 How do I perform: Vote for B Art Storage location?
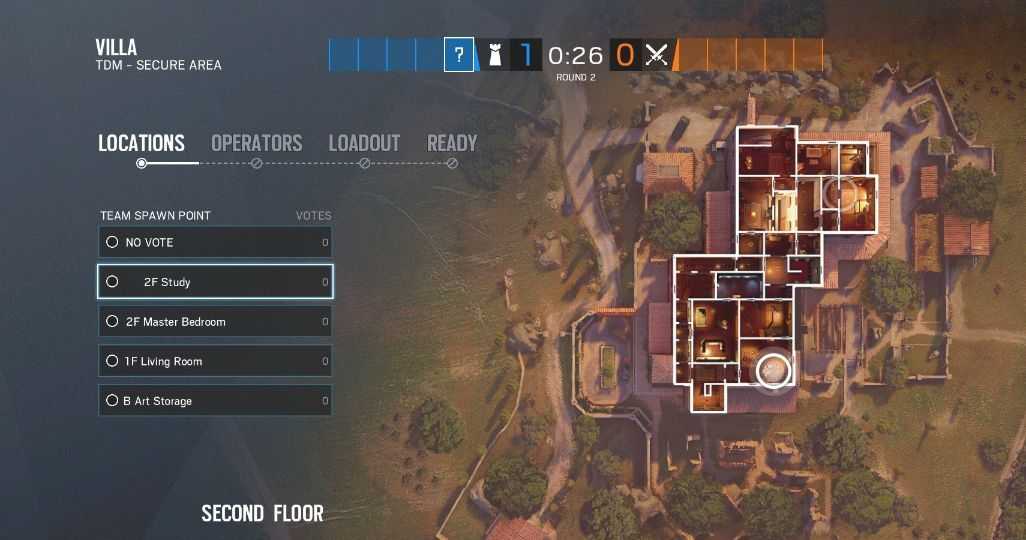(x=215, y=401)
